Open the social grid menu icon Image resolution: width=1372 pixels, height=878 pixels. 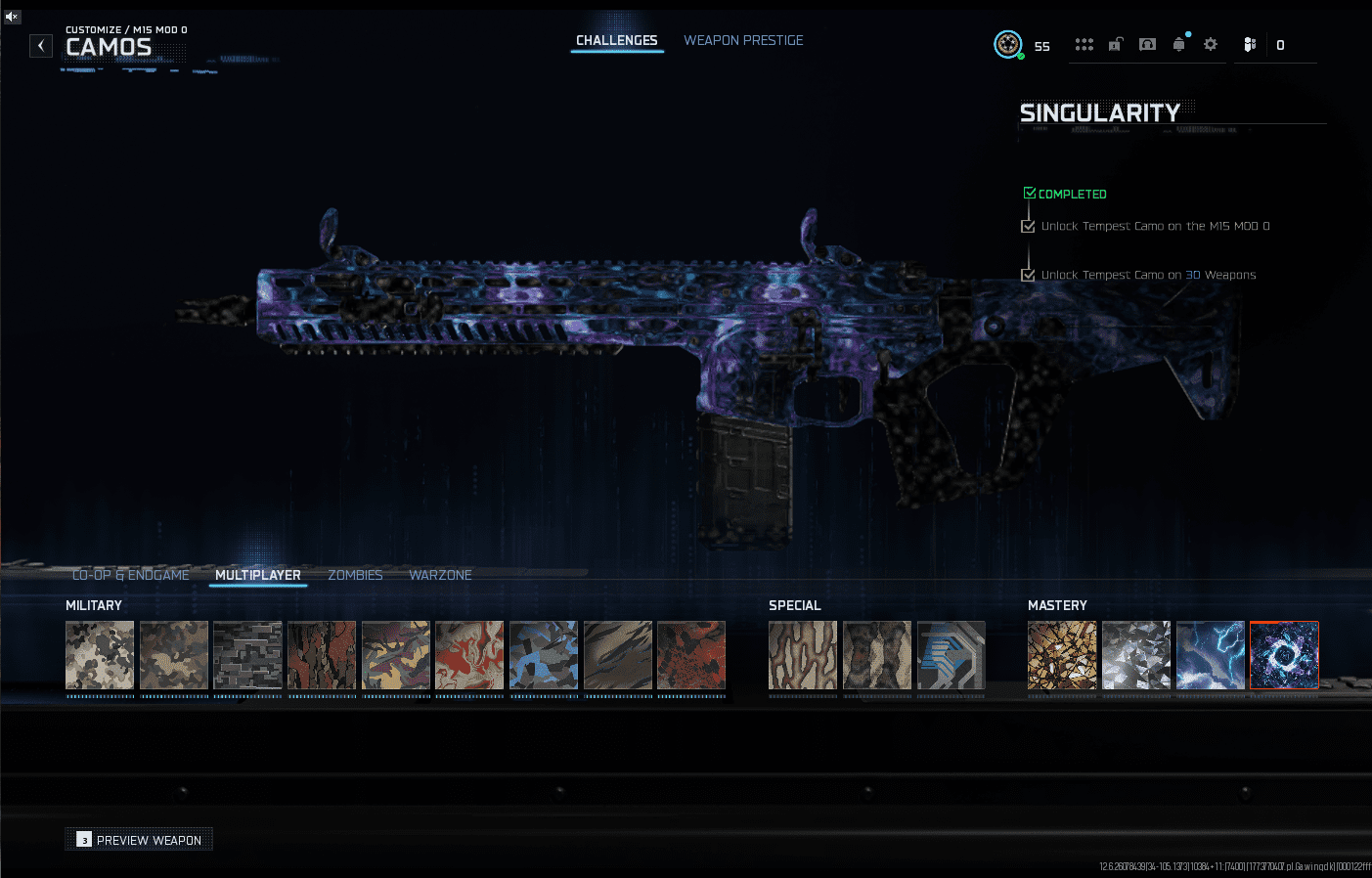point(1084,44)
